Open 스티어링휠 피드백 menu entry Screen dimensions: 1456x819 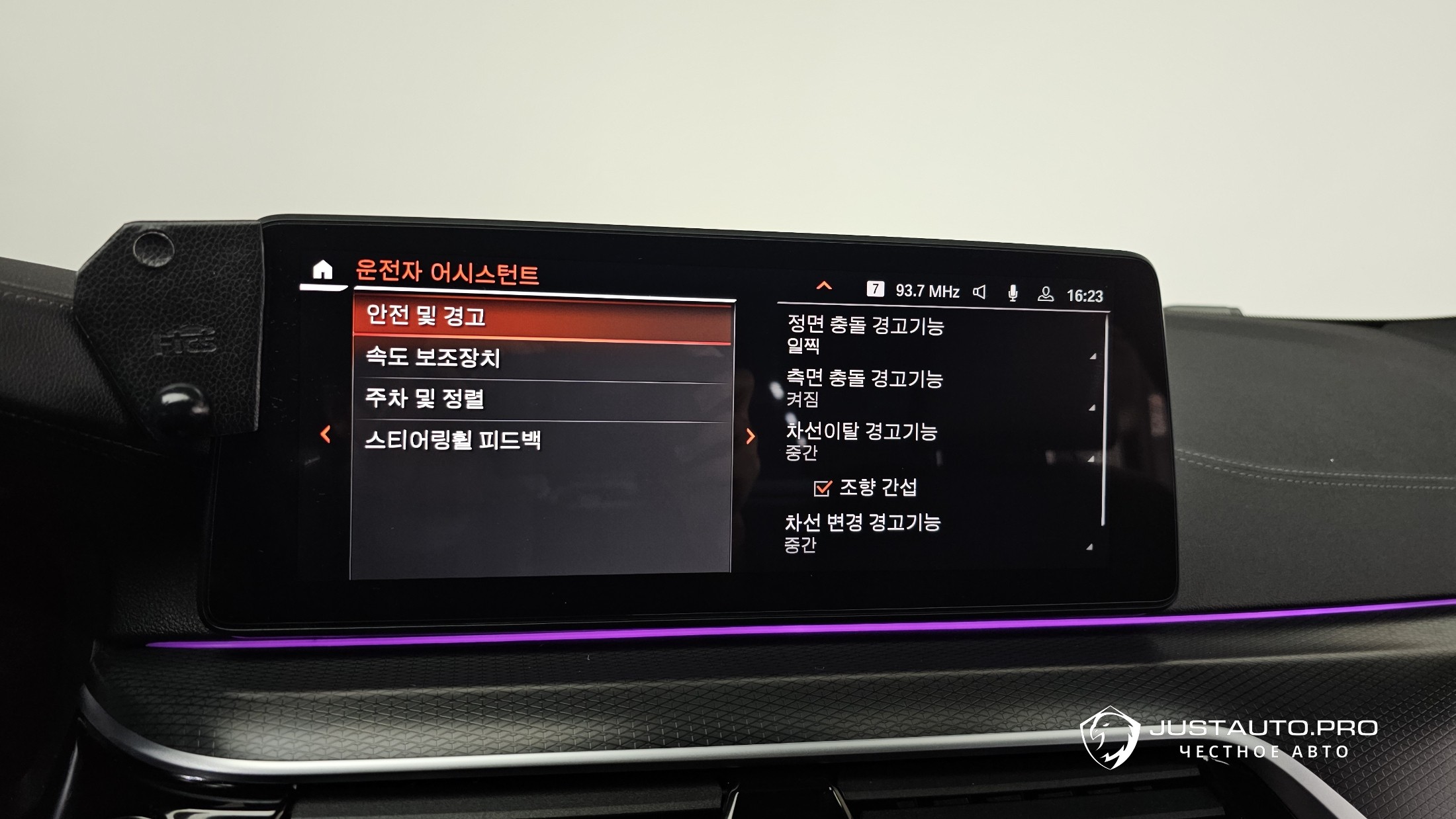point(543,441)
